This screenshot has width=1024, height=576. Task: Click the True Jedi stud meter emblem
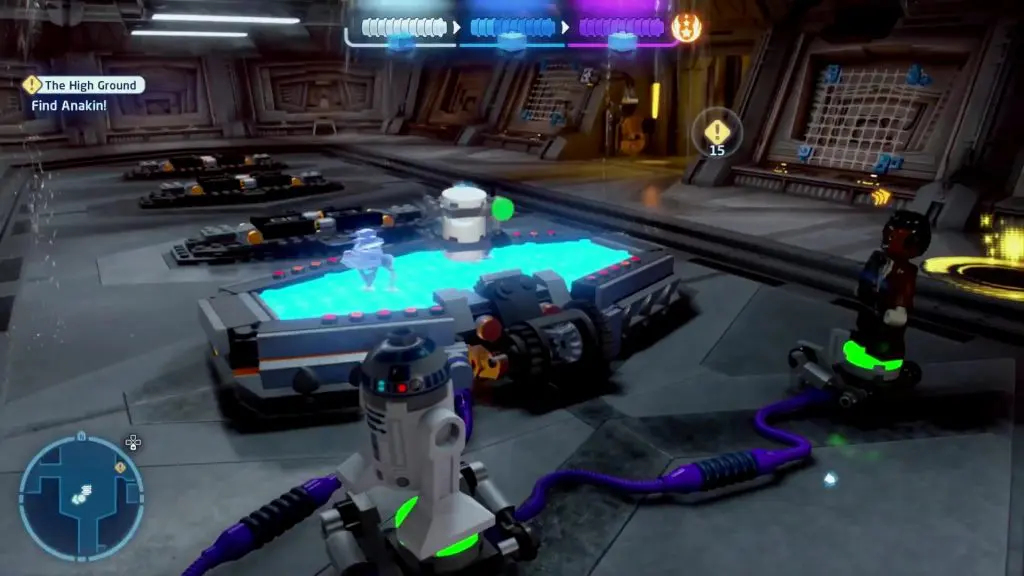[686, 28]
